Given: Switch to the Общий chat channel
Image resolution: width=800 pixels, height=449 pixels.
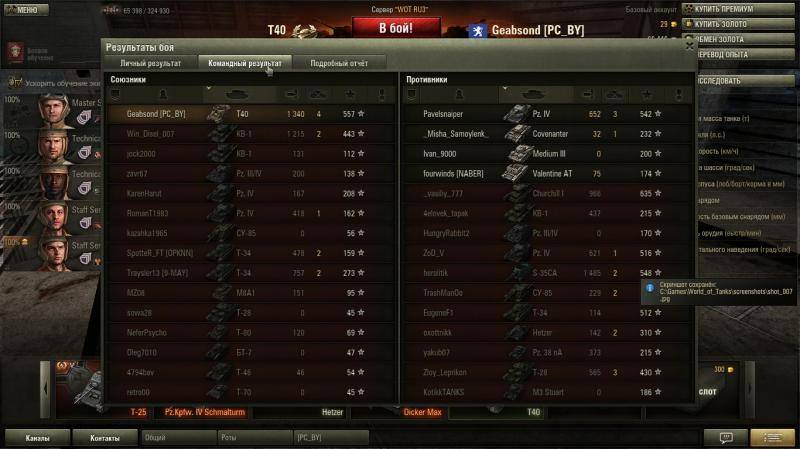Looking at the screenshot, I should click(177, 438).
